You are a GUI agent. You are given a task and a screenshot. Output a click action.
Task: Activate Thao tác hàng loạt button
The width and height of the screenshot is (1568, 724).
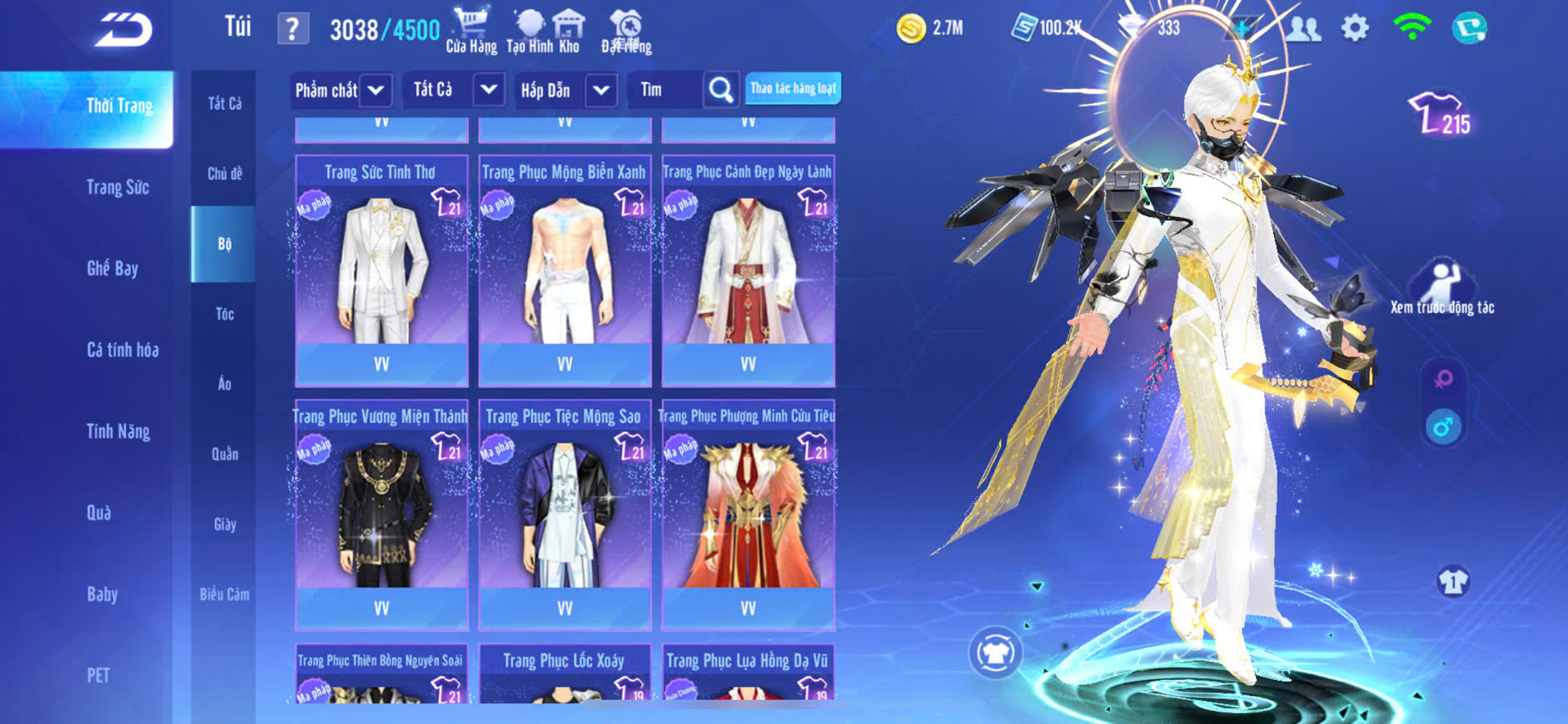pyautogui.click(x=793, y=88)
